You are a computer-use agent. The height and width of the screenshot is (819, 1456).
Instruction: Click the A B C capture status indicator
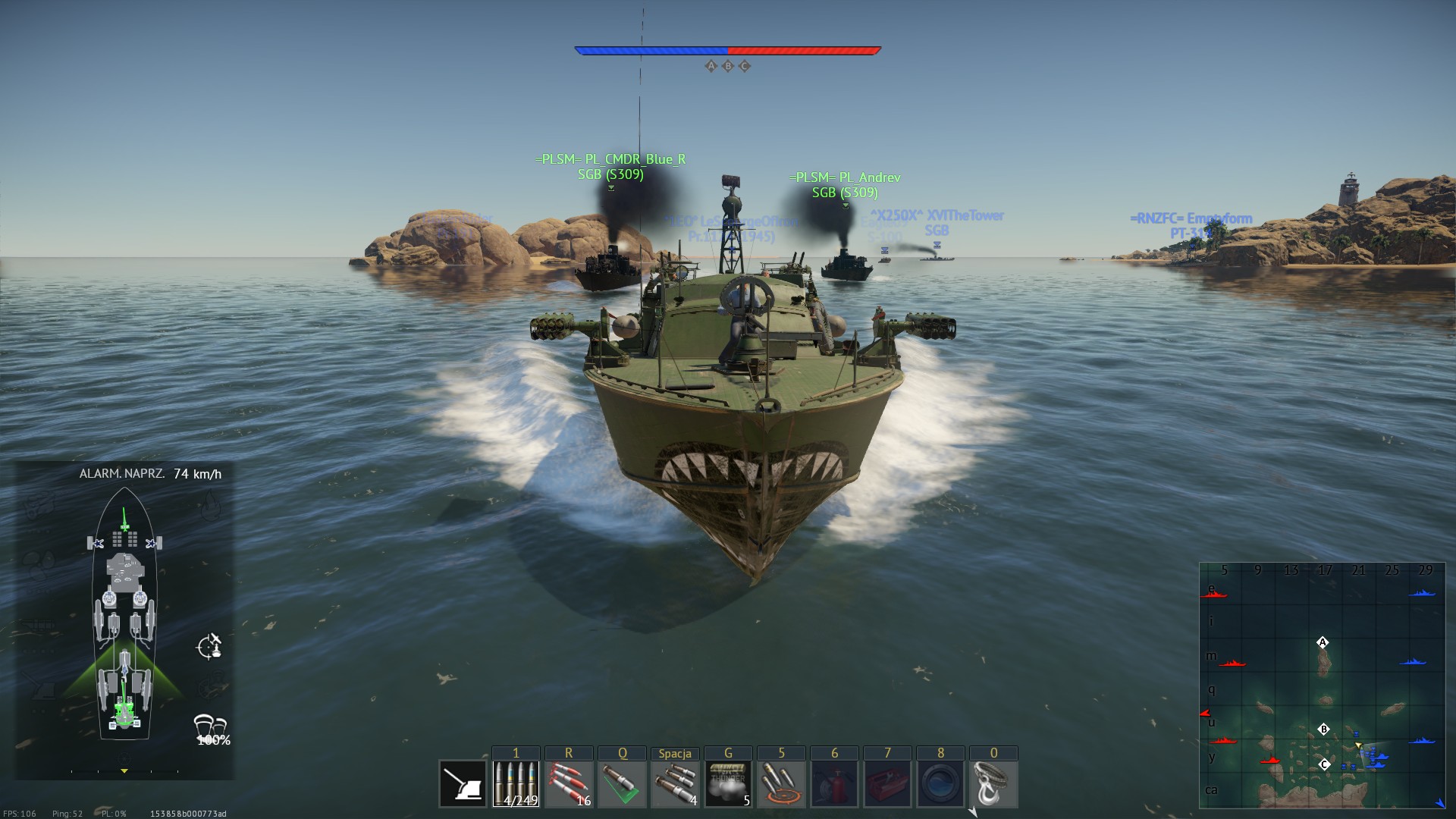coord(727,66)
